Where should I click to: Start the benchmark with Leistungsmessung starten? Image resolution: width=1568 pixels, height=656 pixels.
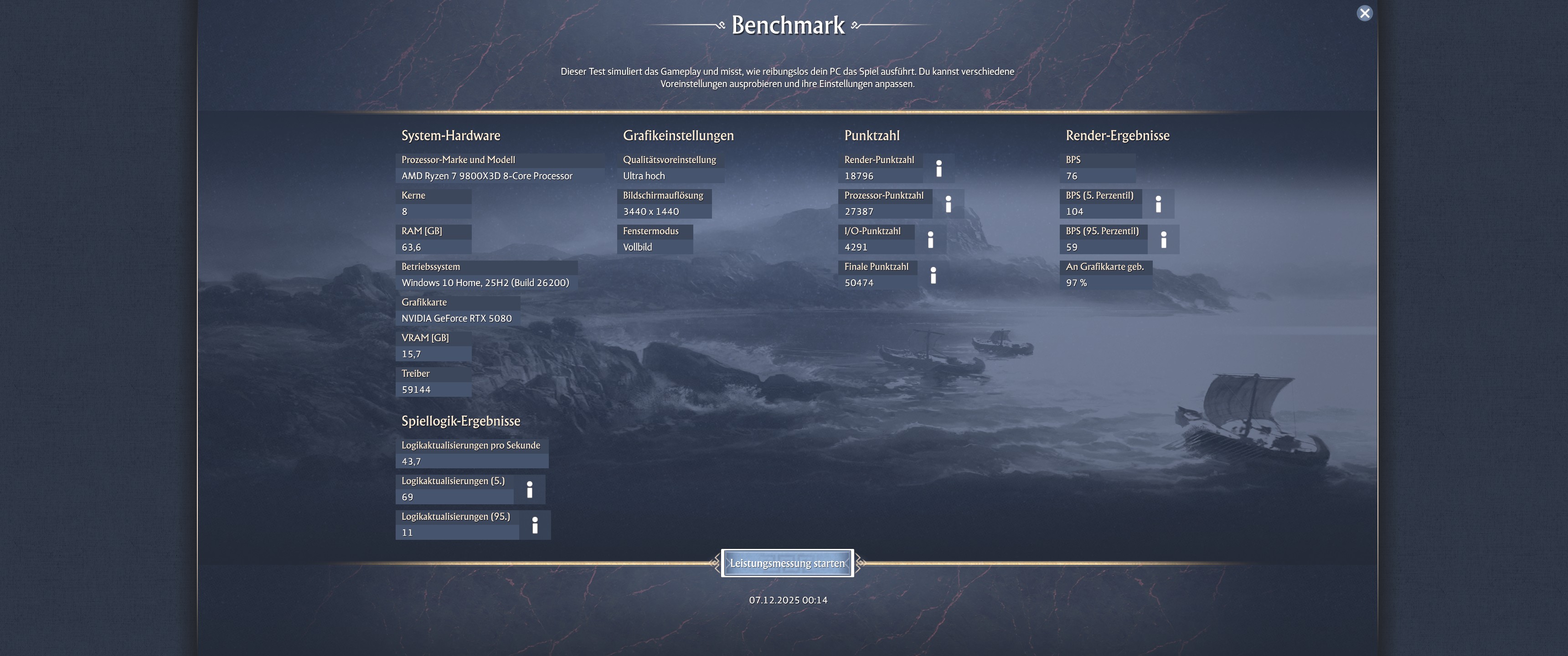coord(788,563)
